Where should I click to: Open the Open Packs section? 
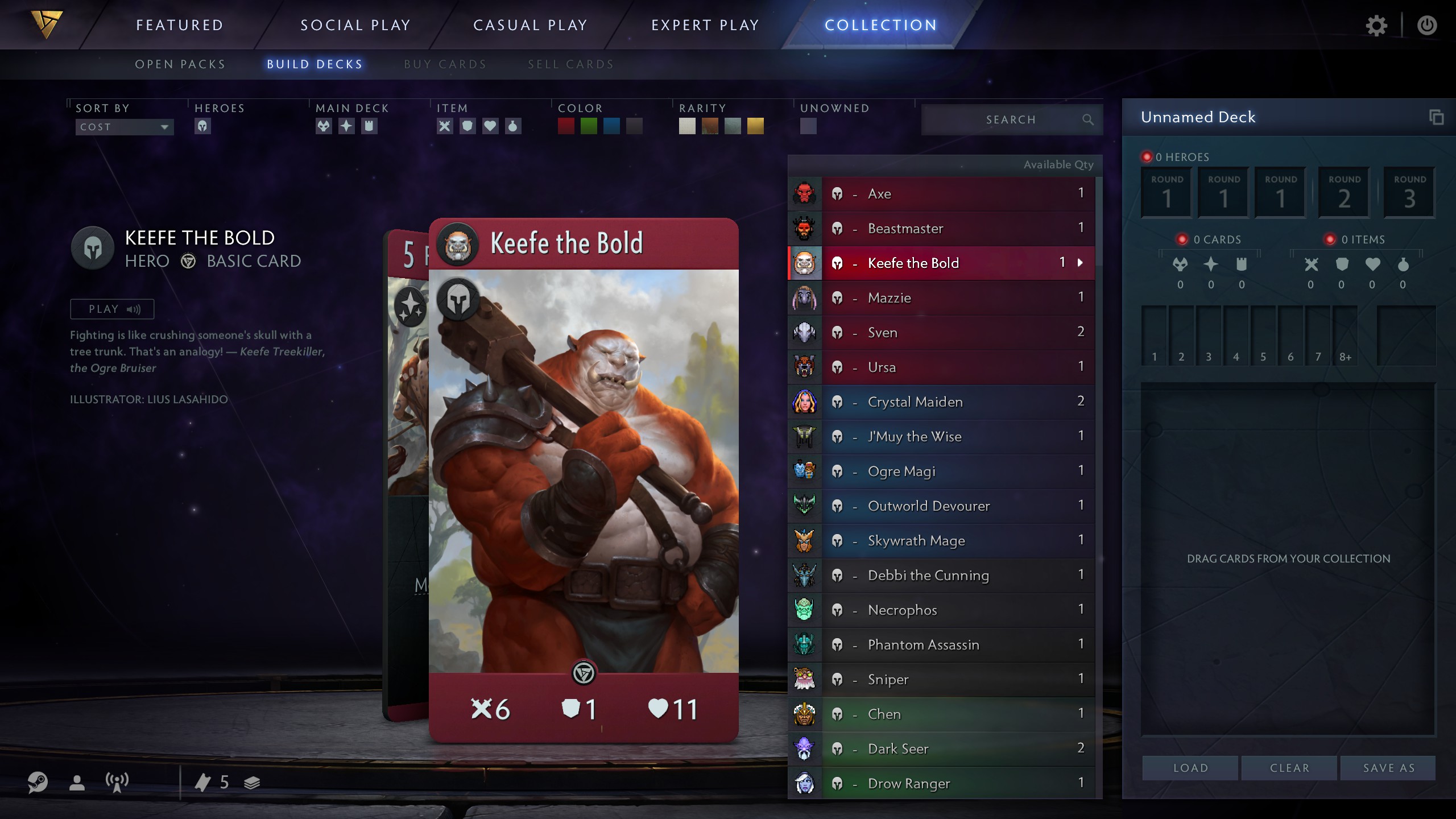179,64
